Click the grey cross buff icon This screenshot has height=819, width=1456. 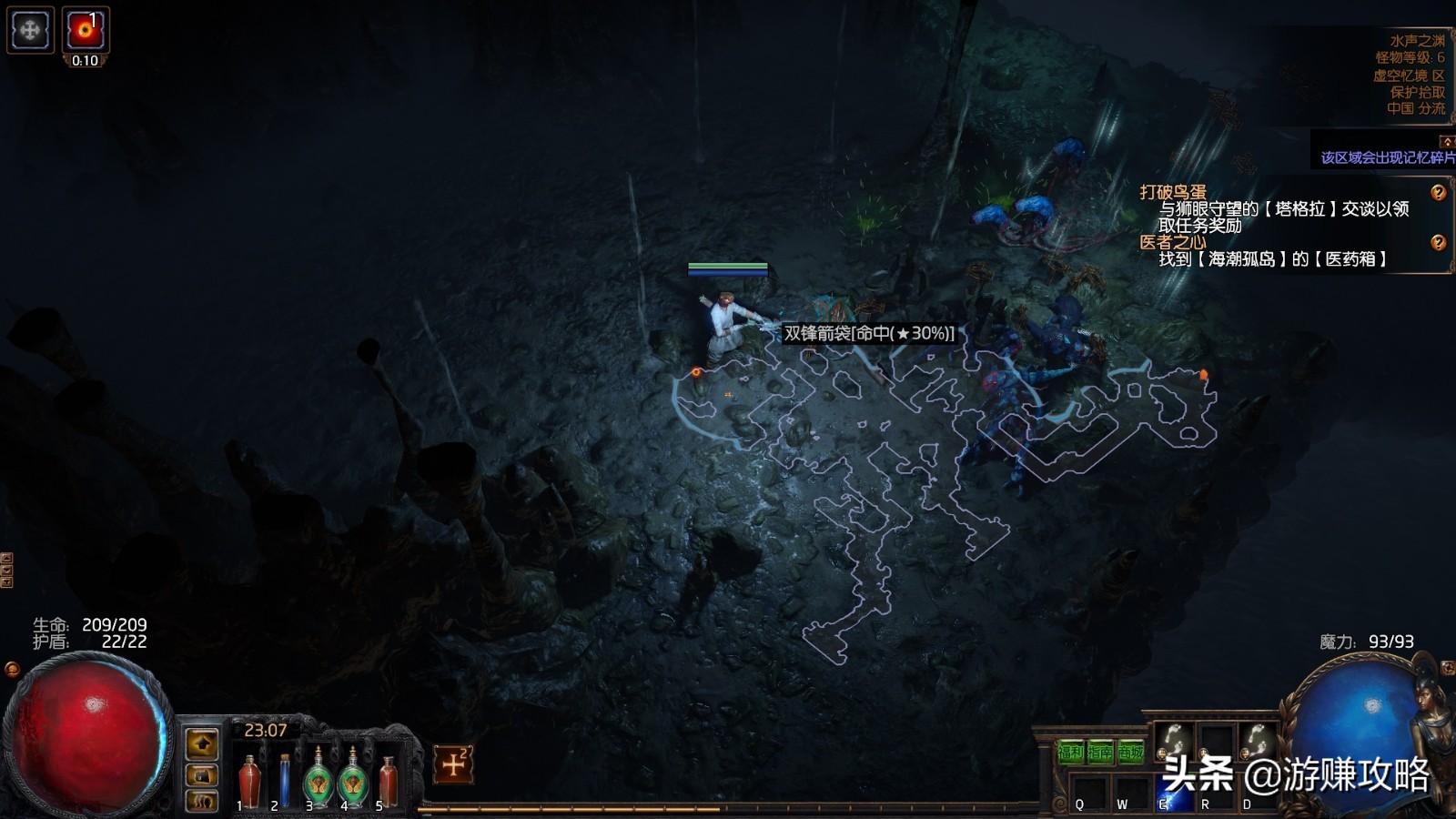30,30
